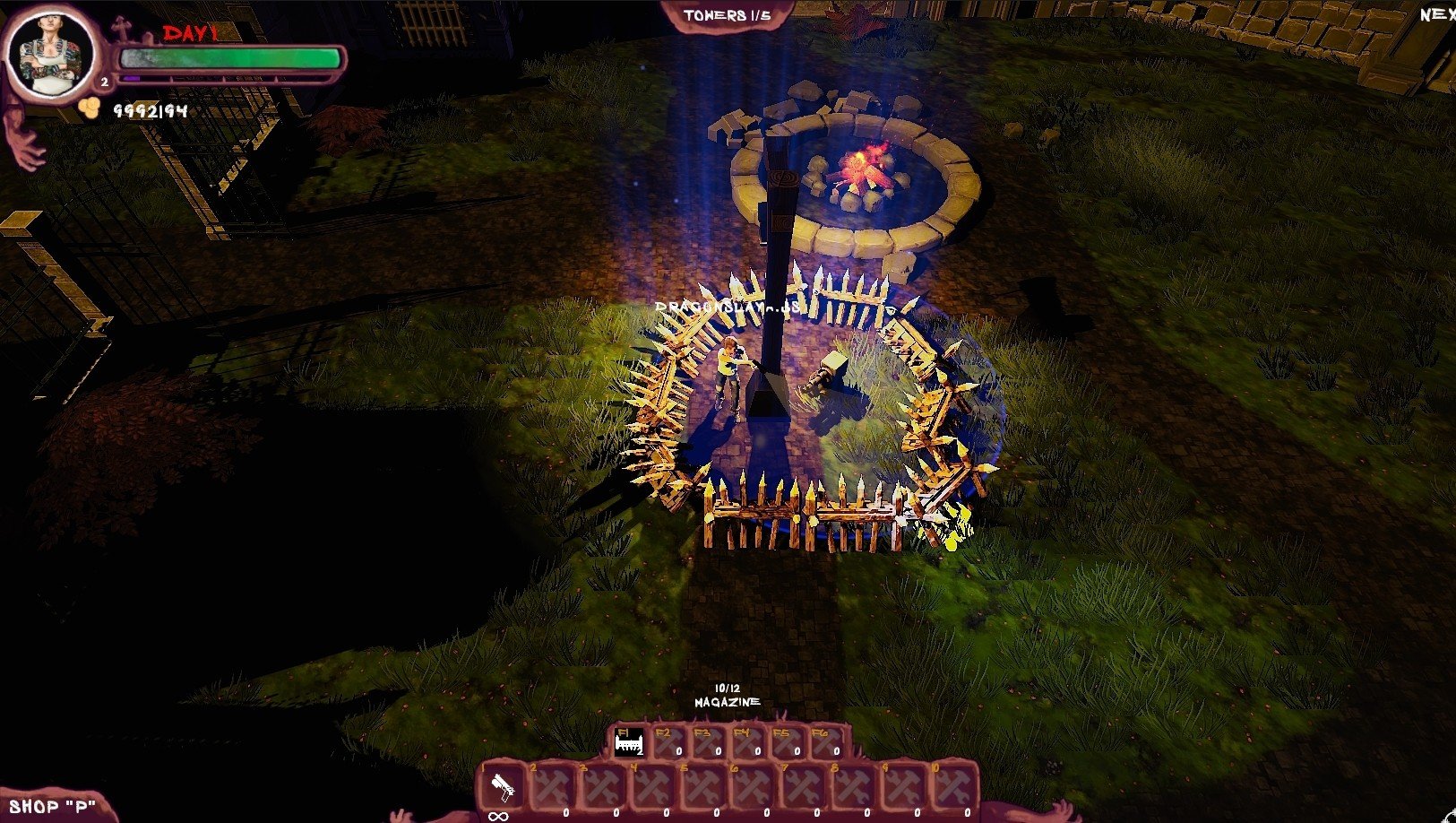This screenshot has height=823, width=1456.
Task: Select the empty F3 build slot
Action: pos(707,741)
